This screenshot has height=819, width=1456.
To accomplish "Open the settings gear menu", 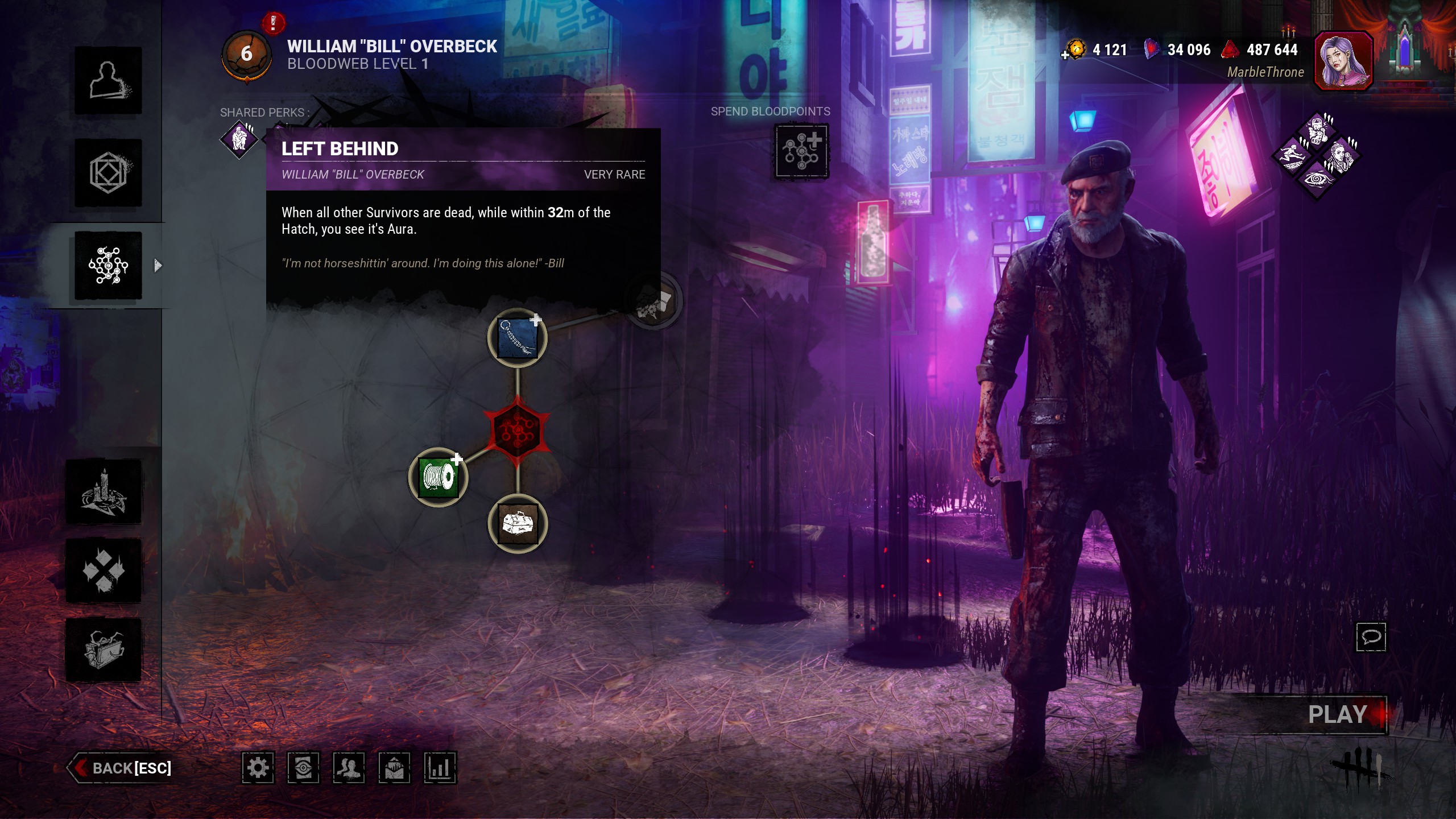I will click(258, 768).
